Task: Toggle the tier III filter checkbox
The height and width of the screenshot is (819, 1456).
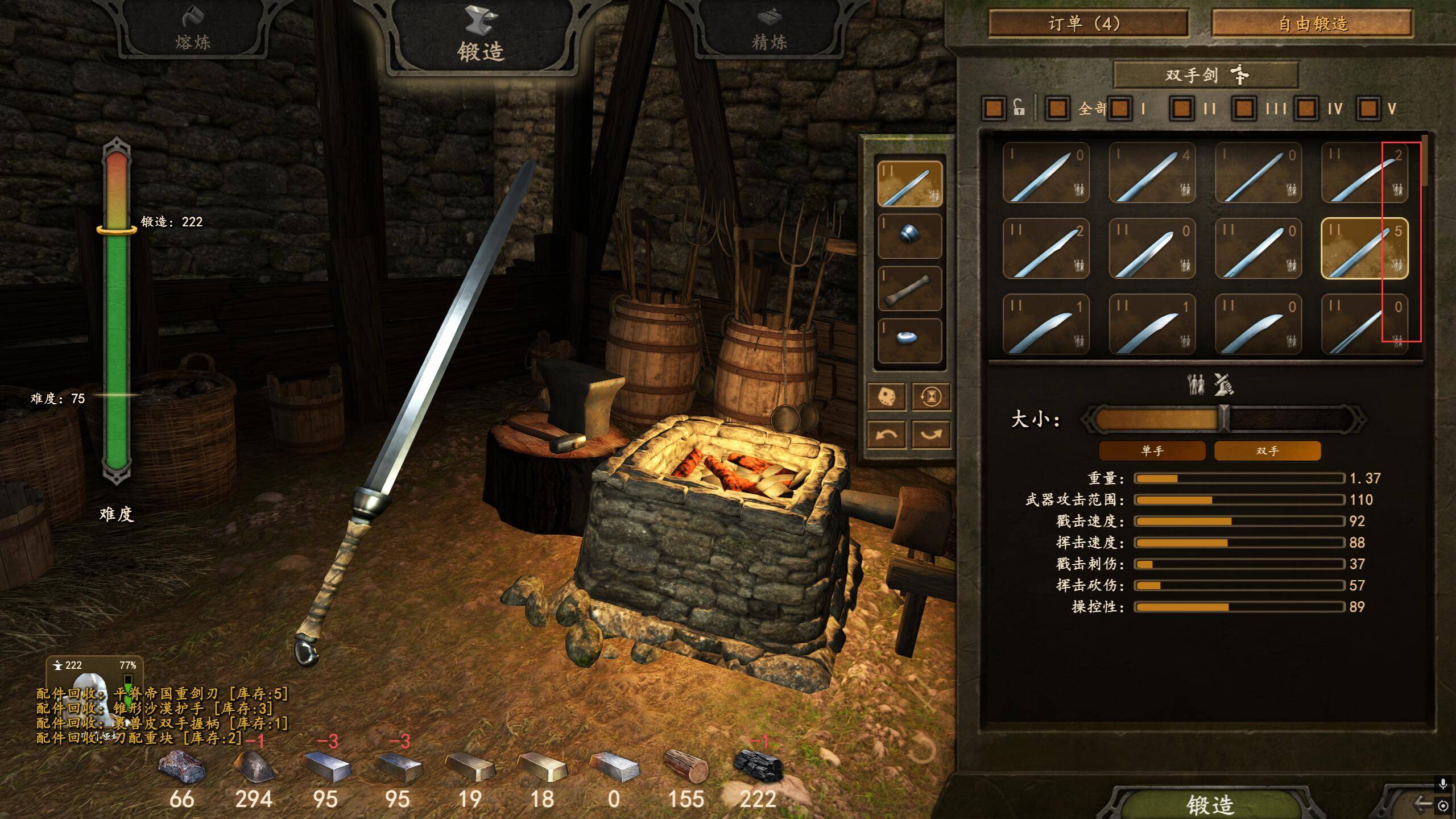Action: (x=1244, y=108)
